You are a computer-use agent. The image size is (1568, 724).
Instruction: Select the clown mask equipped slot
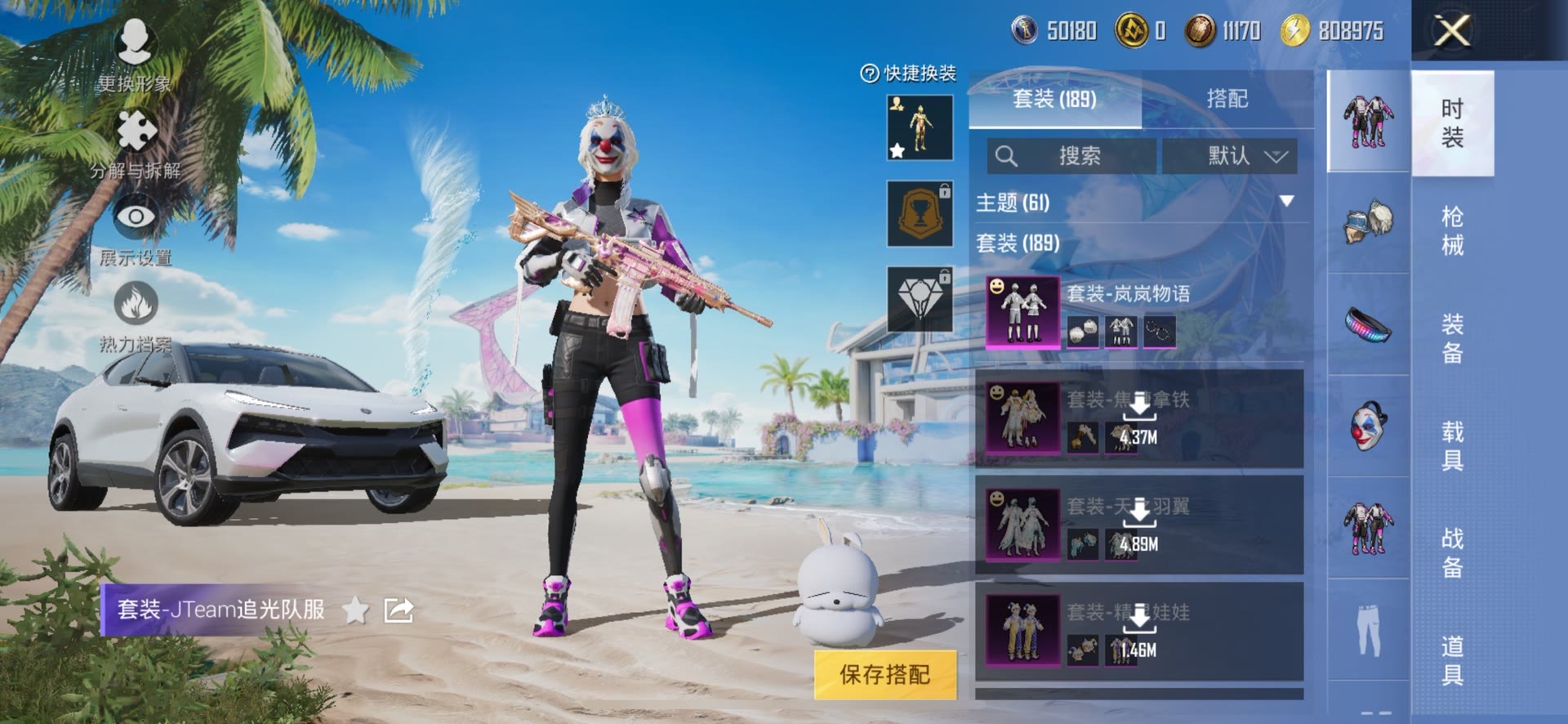tap(1369, 426)
